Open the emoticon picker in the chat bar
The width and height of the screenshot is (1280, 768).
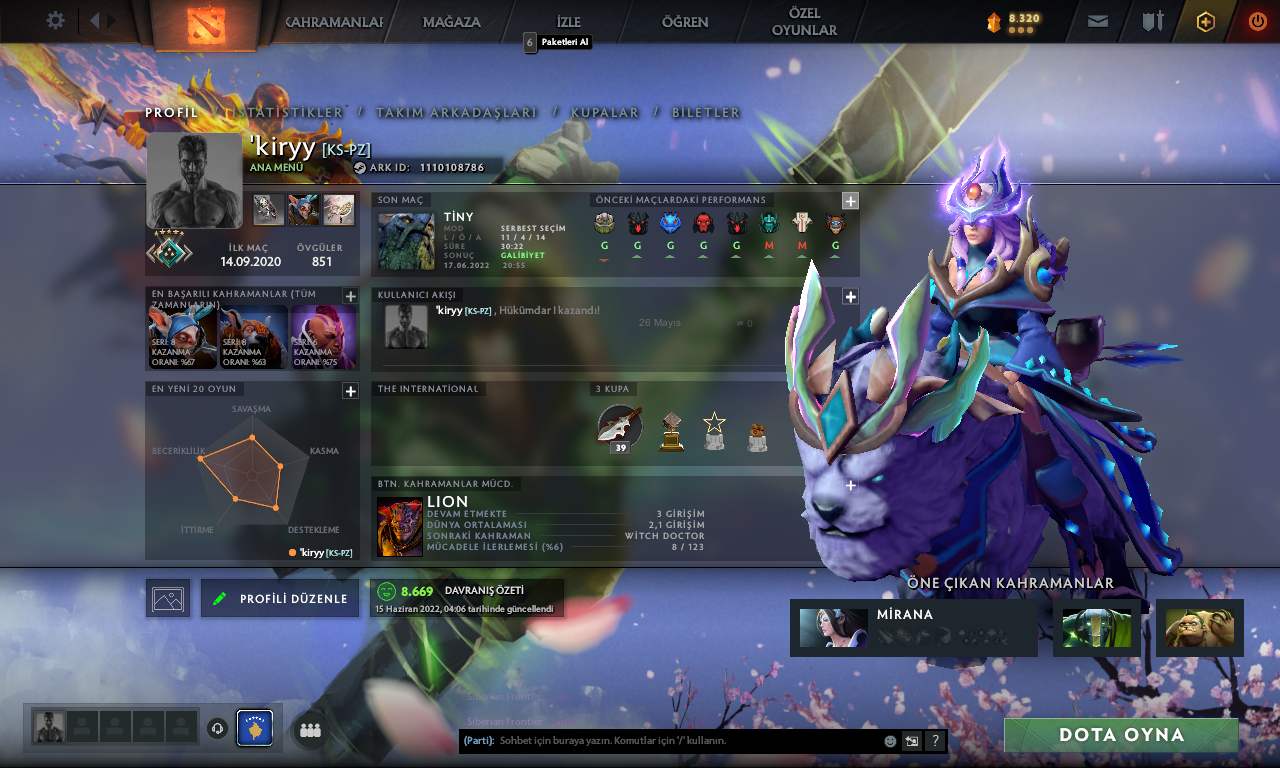(888, 741)
